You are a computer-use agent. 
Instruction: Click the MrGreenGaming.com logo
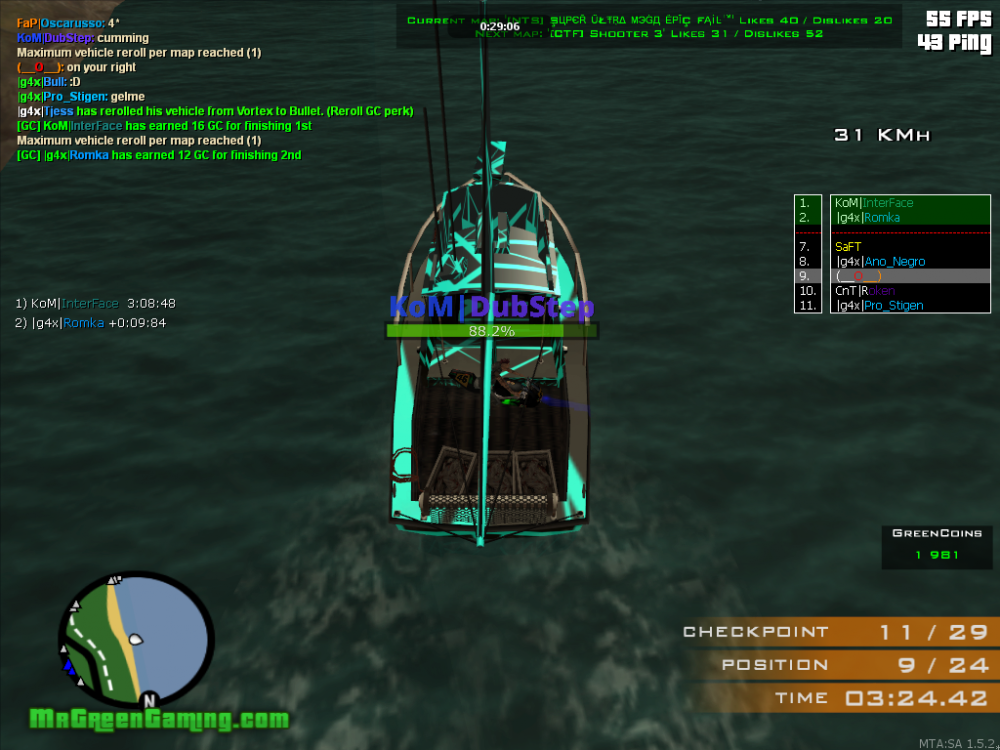[160, 719]
